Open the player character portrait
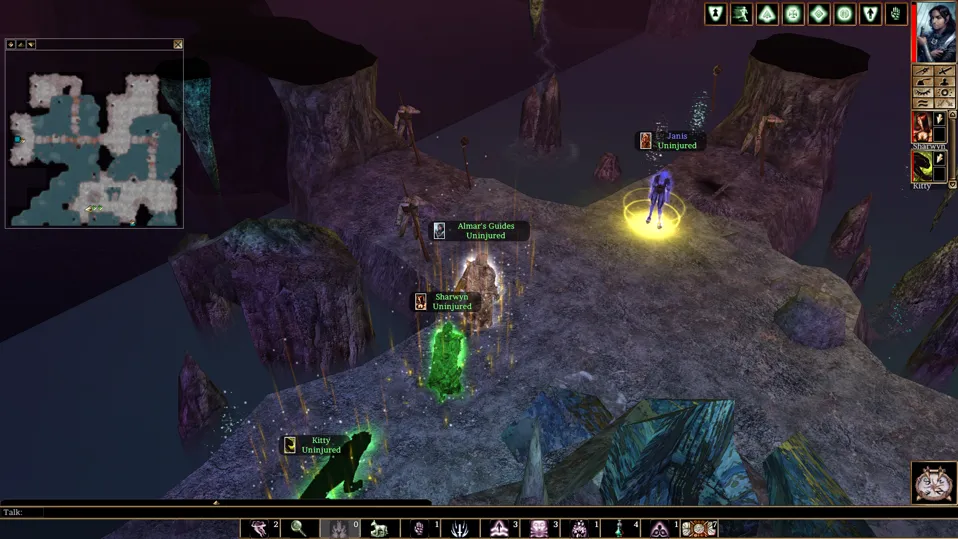The width and height of the screenshot is (958, 539). (936, 32)
